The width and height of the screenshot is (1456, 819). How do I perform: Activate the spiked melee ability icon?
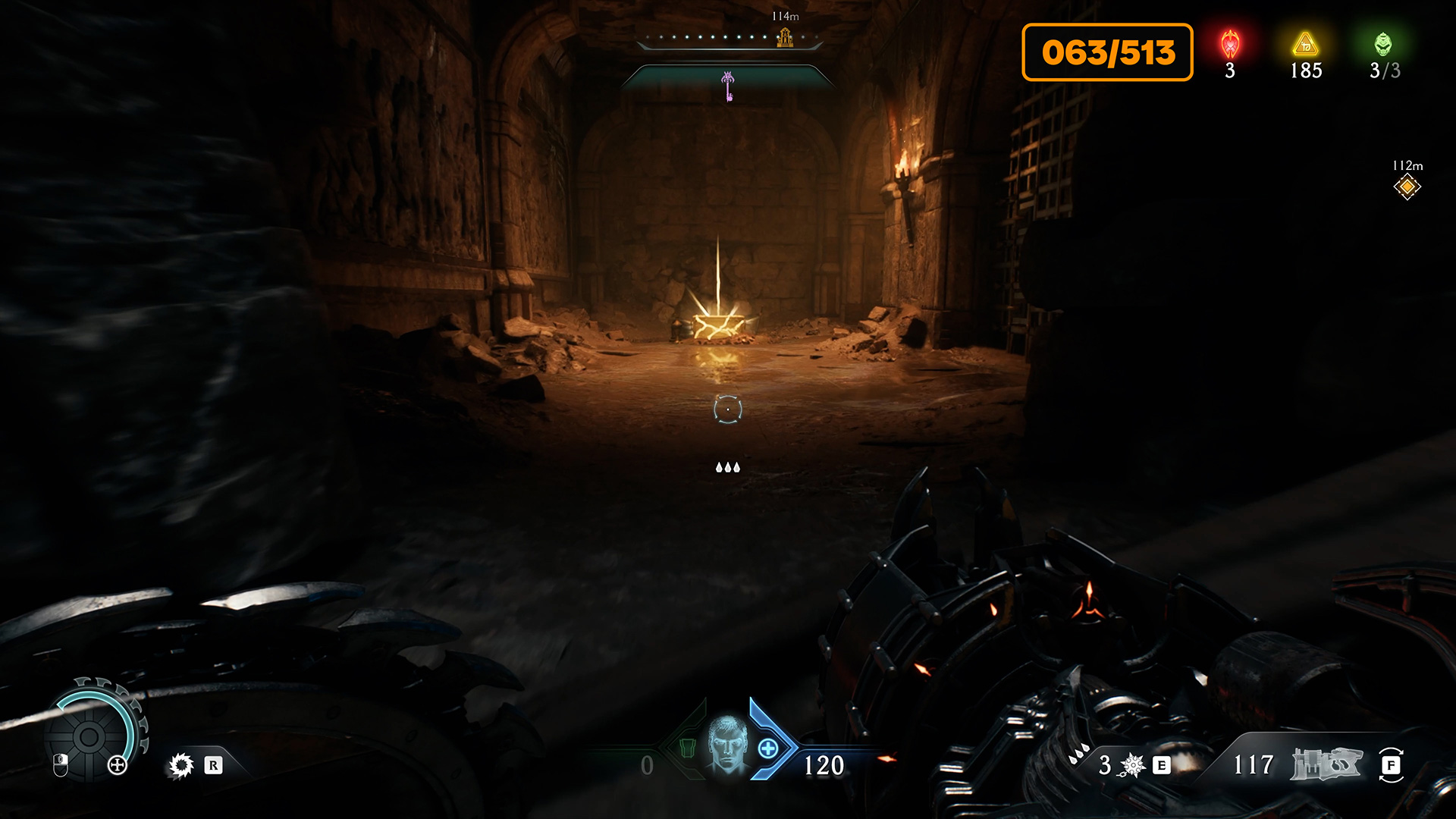coord(1132,765)
